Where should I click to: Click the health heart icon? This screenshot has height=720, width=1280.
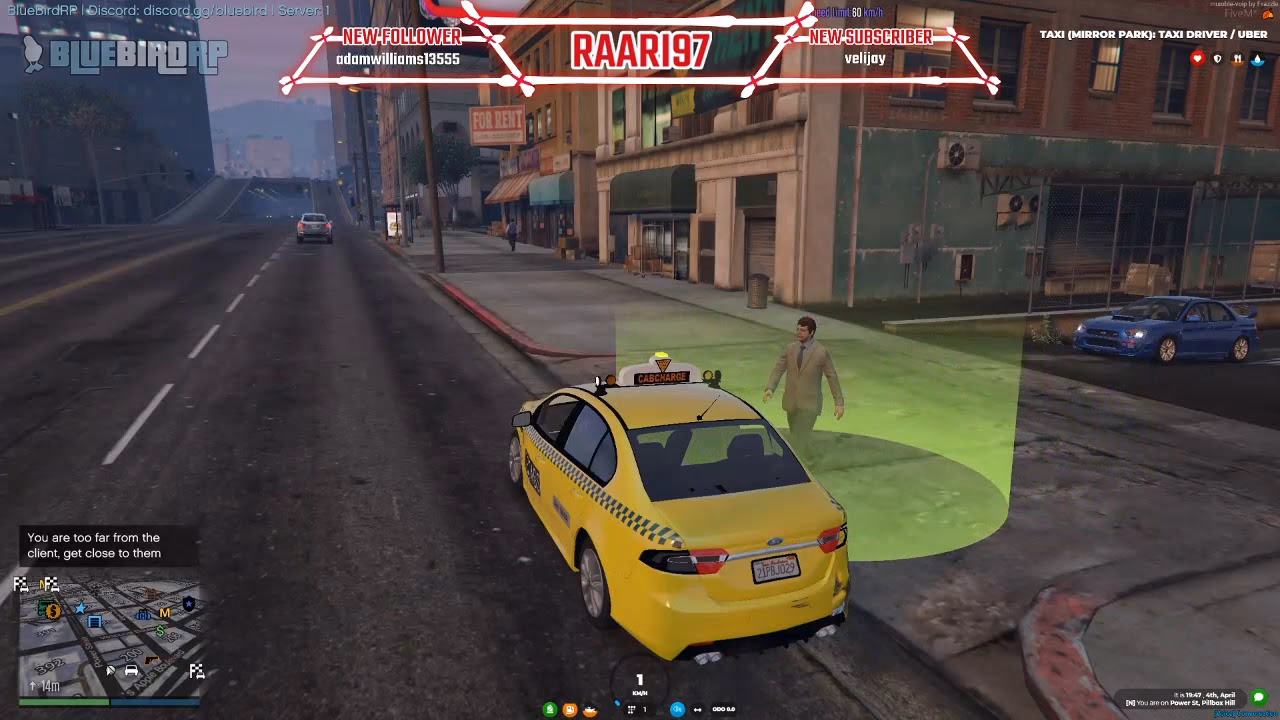point(1197,58)
